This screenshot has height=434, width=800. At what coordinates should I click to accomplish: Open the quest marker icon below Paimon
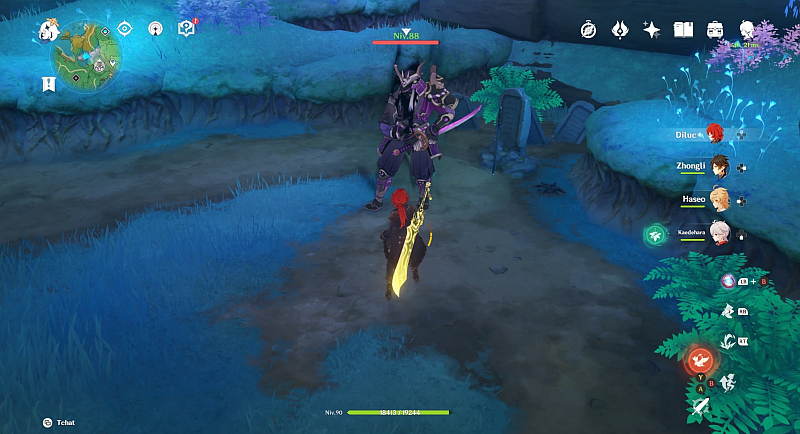tap(48, 84)
